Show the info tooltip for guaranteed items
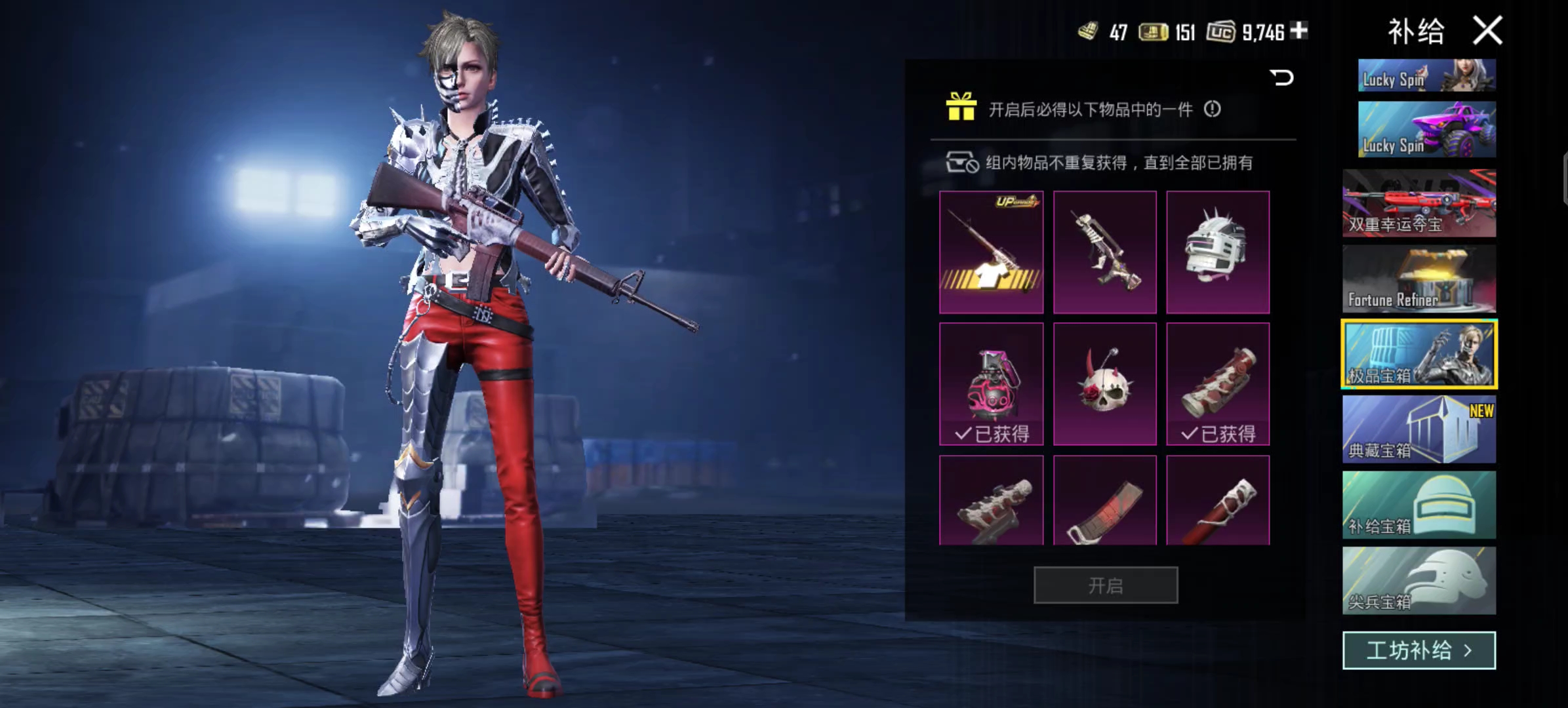 [x=1212, y=109]
